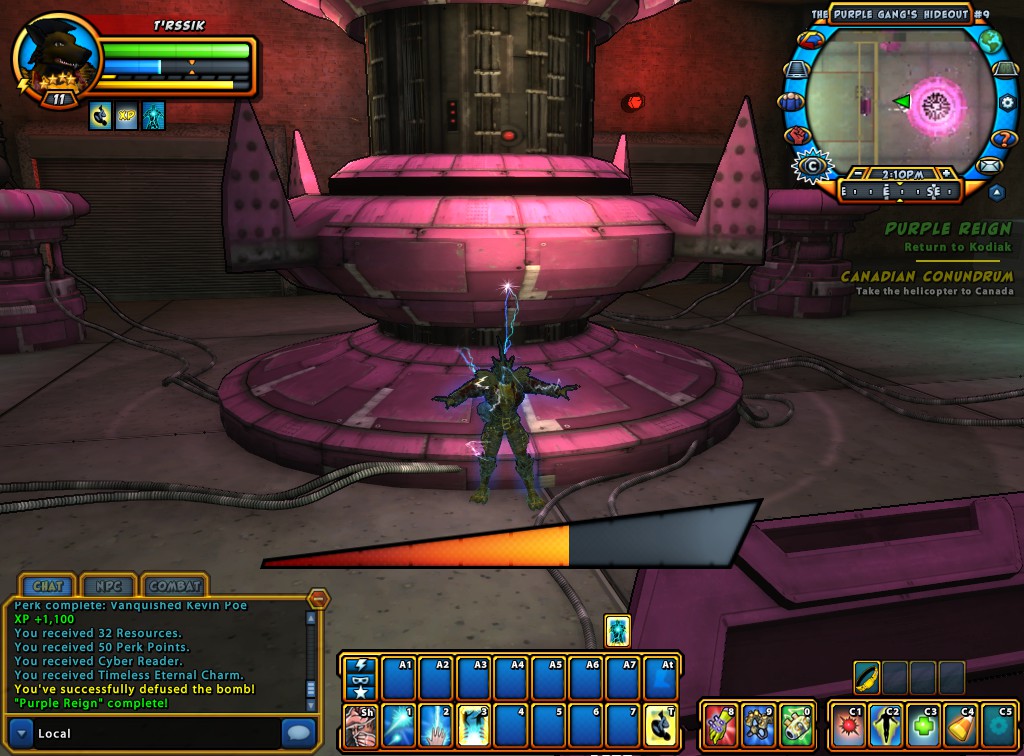Activate the glowing power in slot 3
This screenshot has height=756, width=1024.
[474, 724]
